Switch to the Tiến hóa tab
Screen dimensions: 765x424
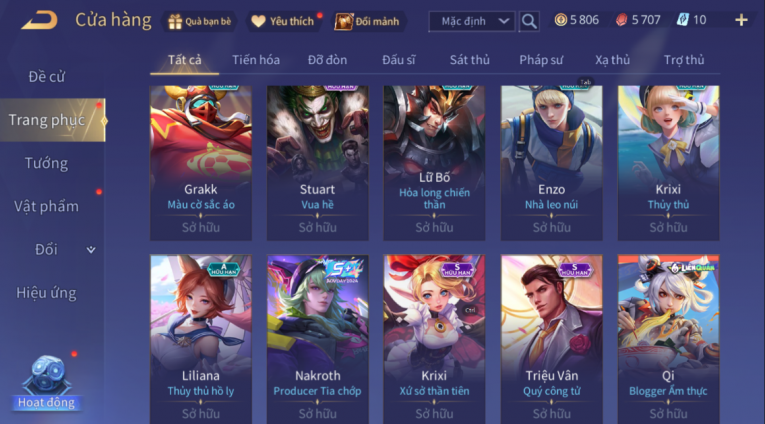coord(256,60)
